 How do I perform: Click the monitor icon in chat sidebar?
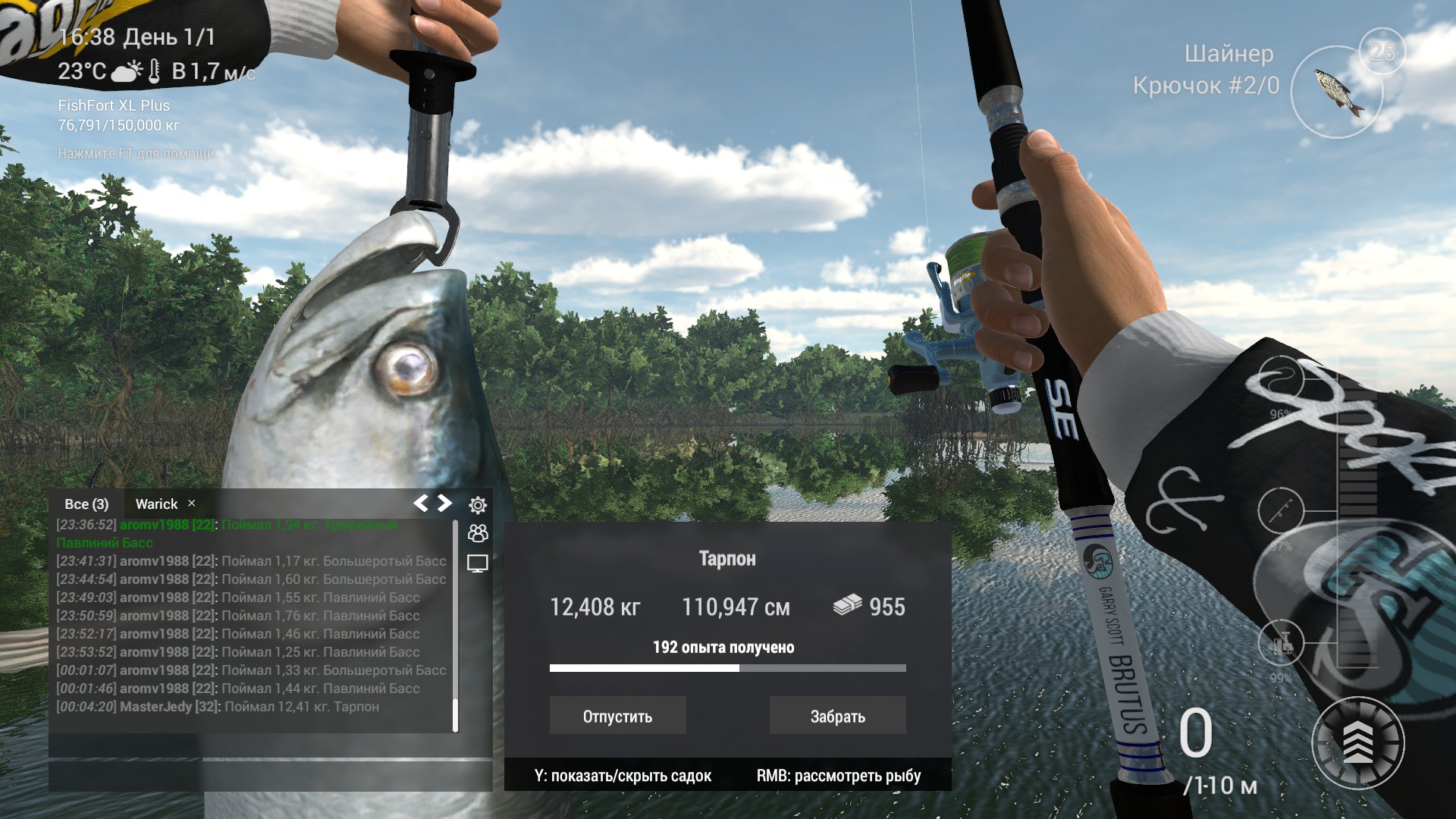[x=476, y=564]
